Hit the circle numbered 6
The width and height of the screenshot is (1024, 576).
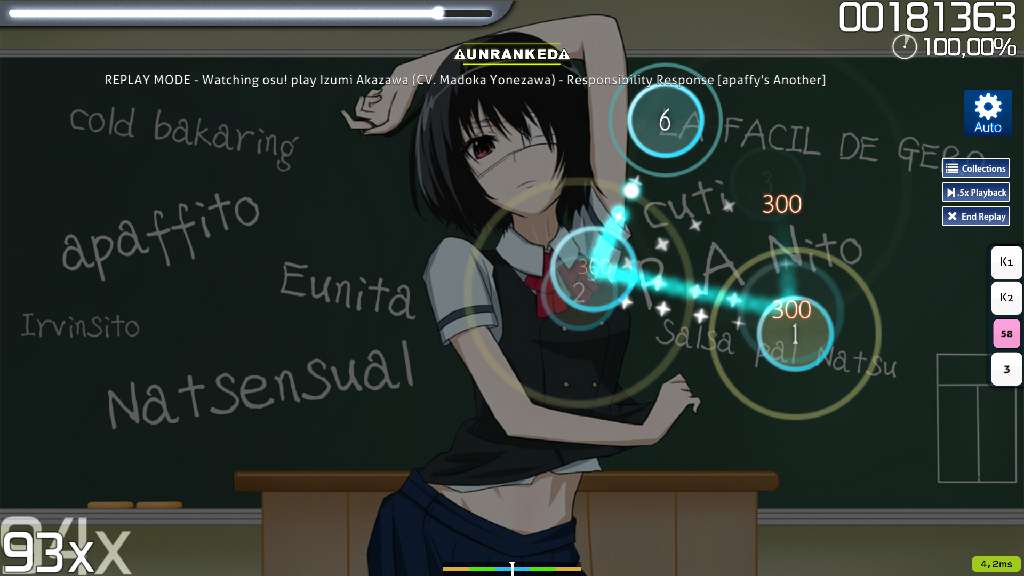pos(665,121)
